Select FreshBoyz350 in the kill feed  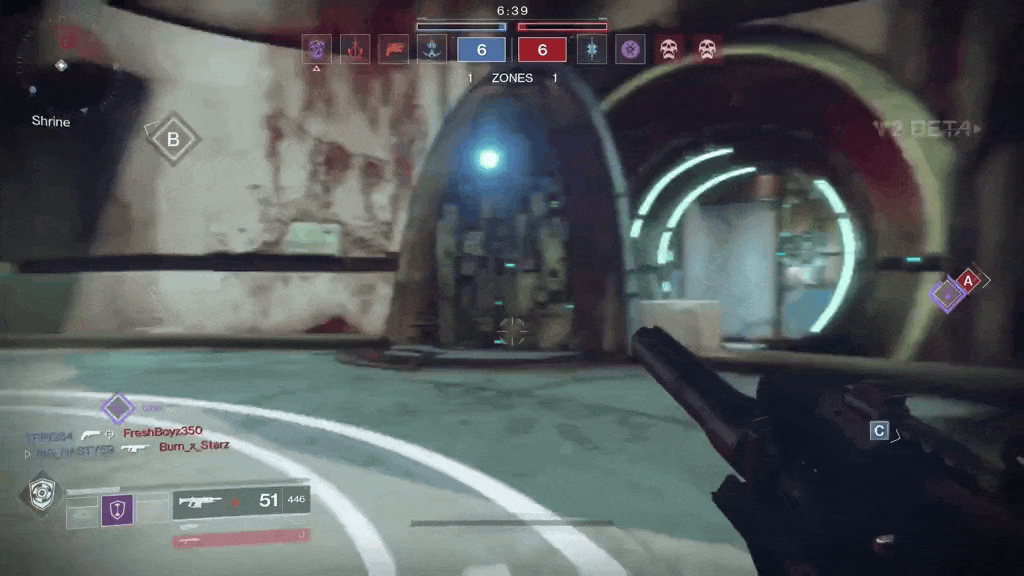tap(162, 433)
